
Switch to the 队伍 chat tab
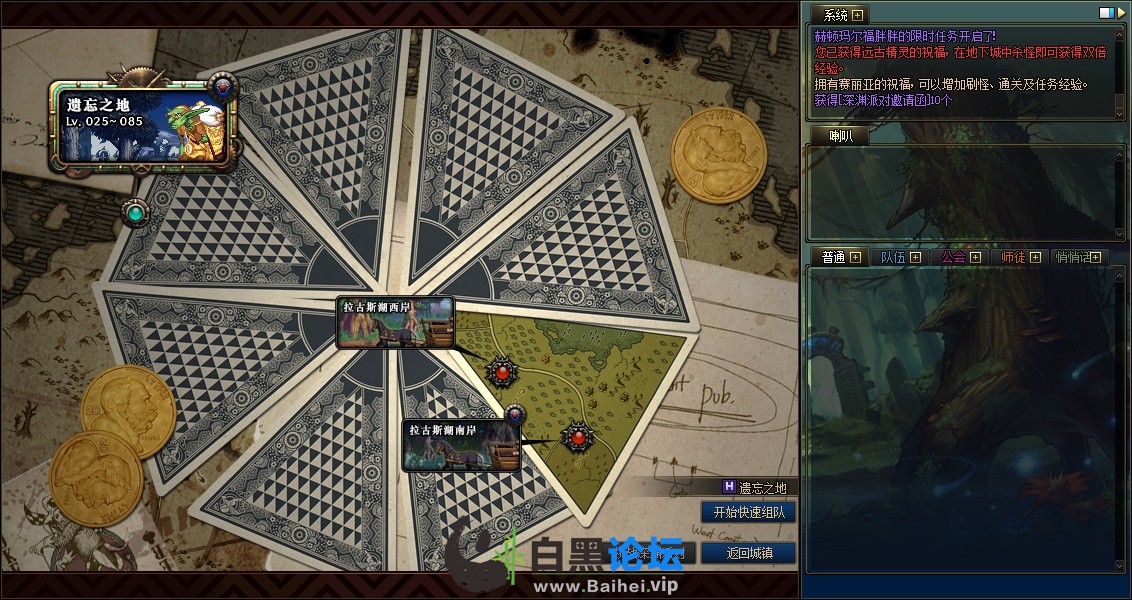891,257
